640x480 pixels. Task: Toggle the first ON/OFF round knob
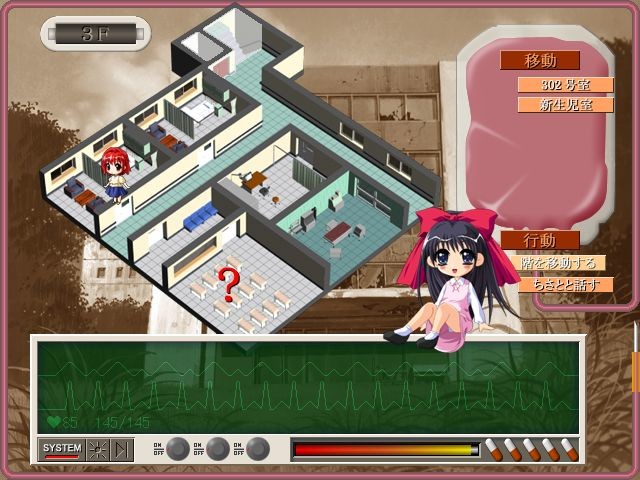point(177,449)
